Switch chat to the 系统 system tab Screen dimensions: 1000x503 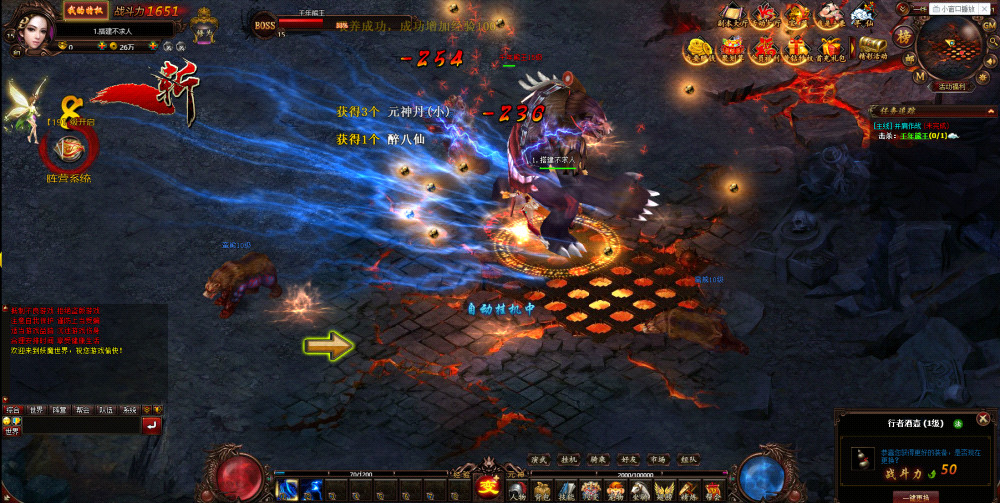click(129, 410)
